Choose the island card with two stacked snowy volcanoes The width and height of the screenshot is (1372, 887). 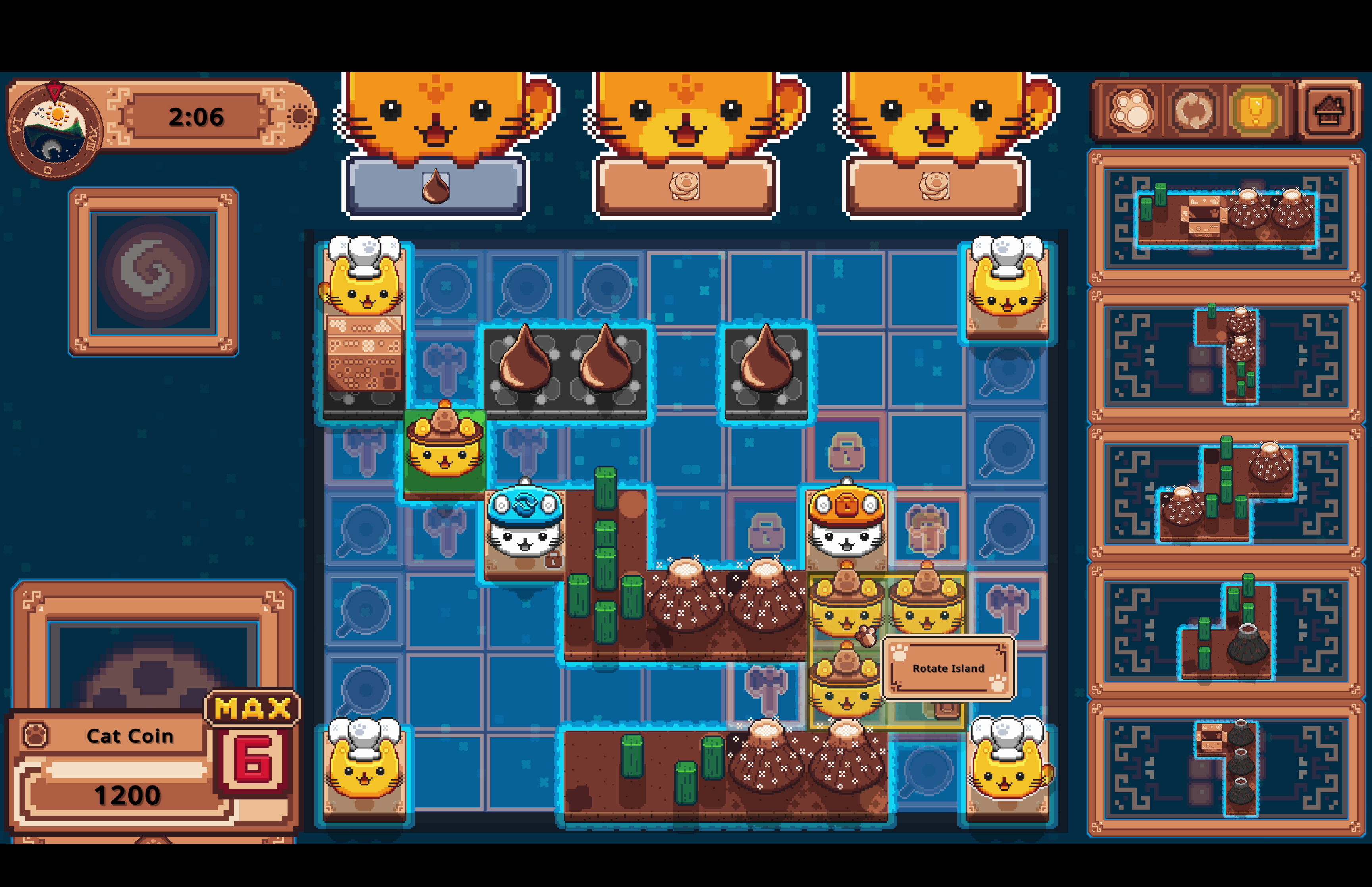pos(1225,355)
